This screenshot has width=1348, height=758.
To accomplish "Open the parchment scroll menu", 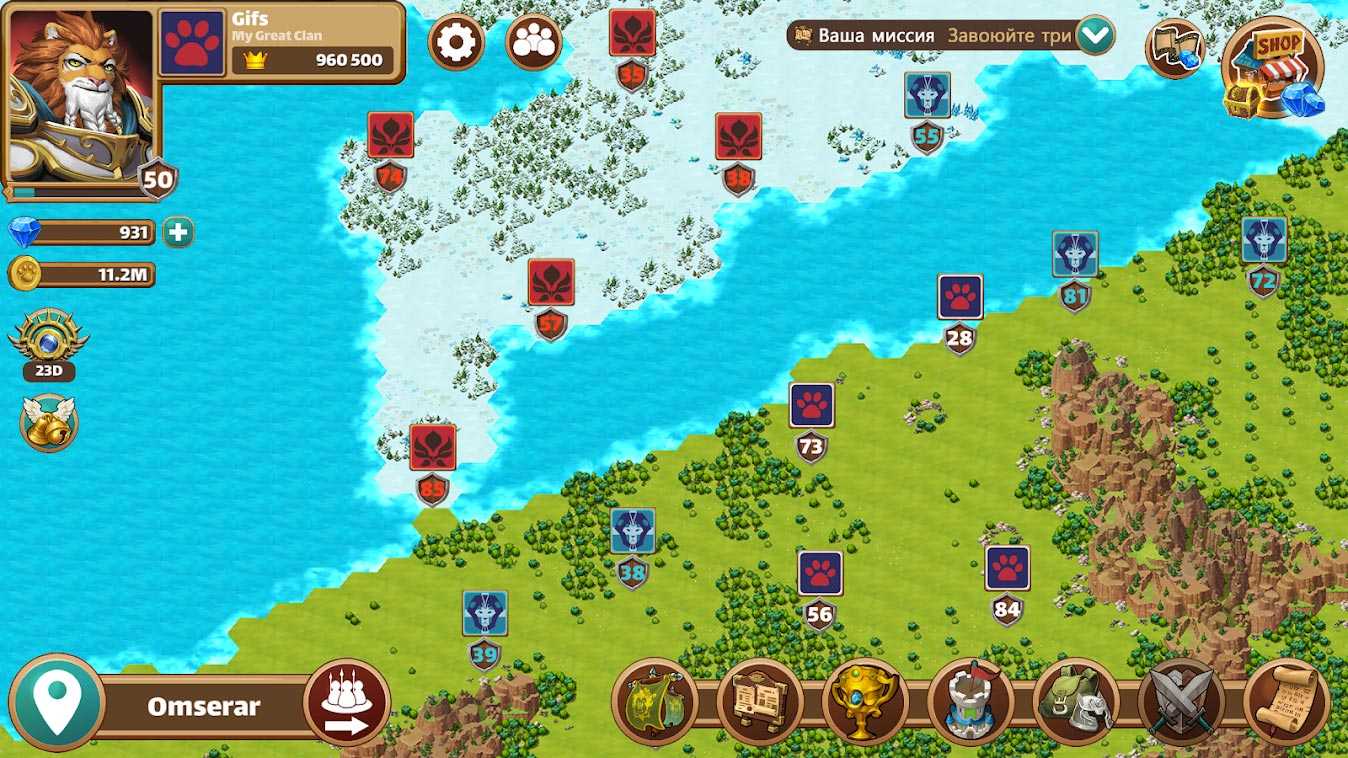I will tap(1287, 702).
